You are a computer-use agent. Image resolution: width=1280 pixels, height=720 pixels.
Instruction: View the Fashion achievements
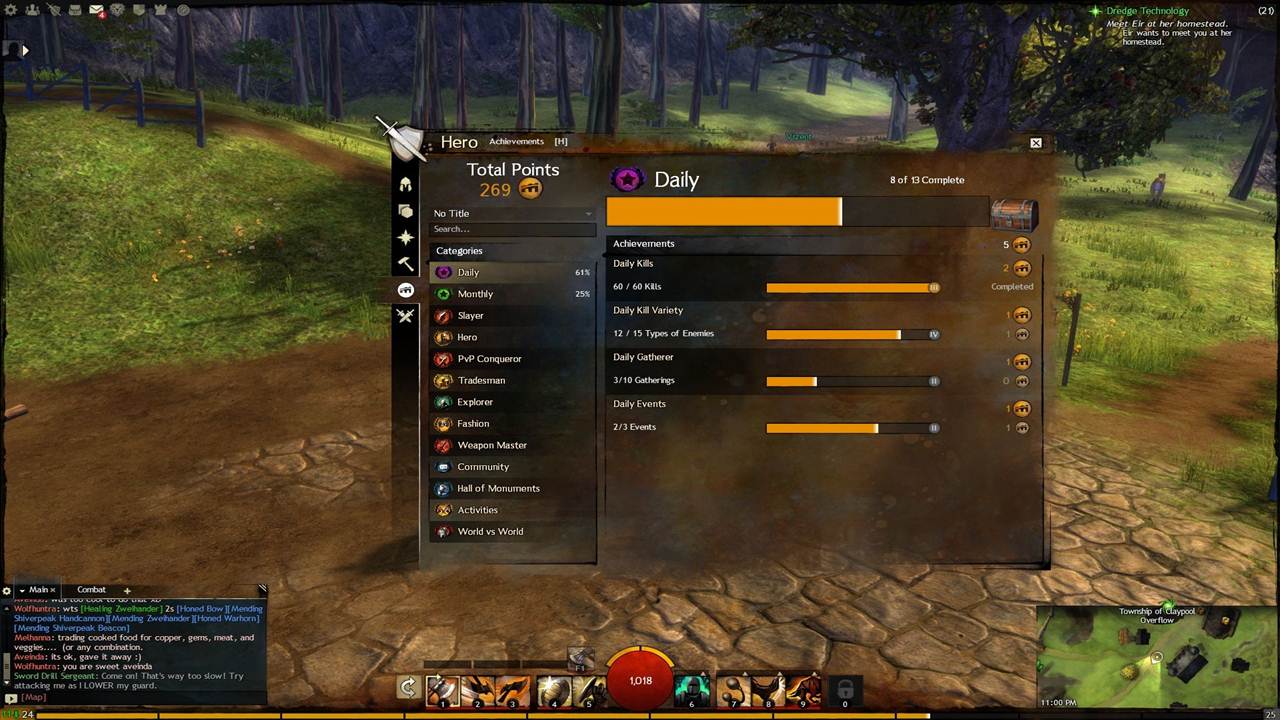click(473, 424)
